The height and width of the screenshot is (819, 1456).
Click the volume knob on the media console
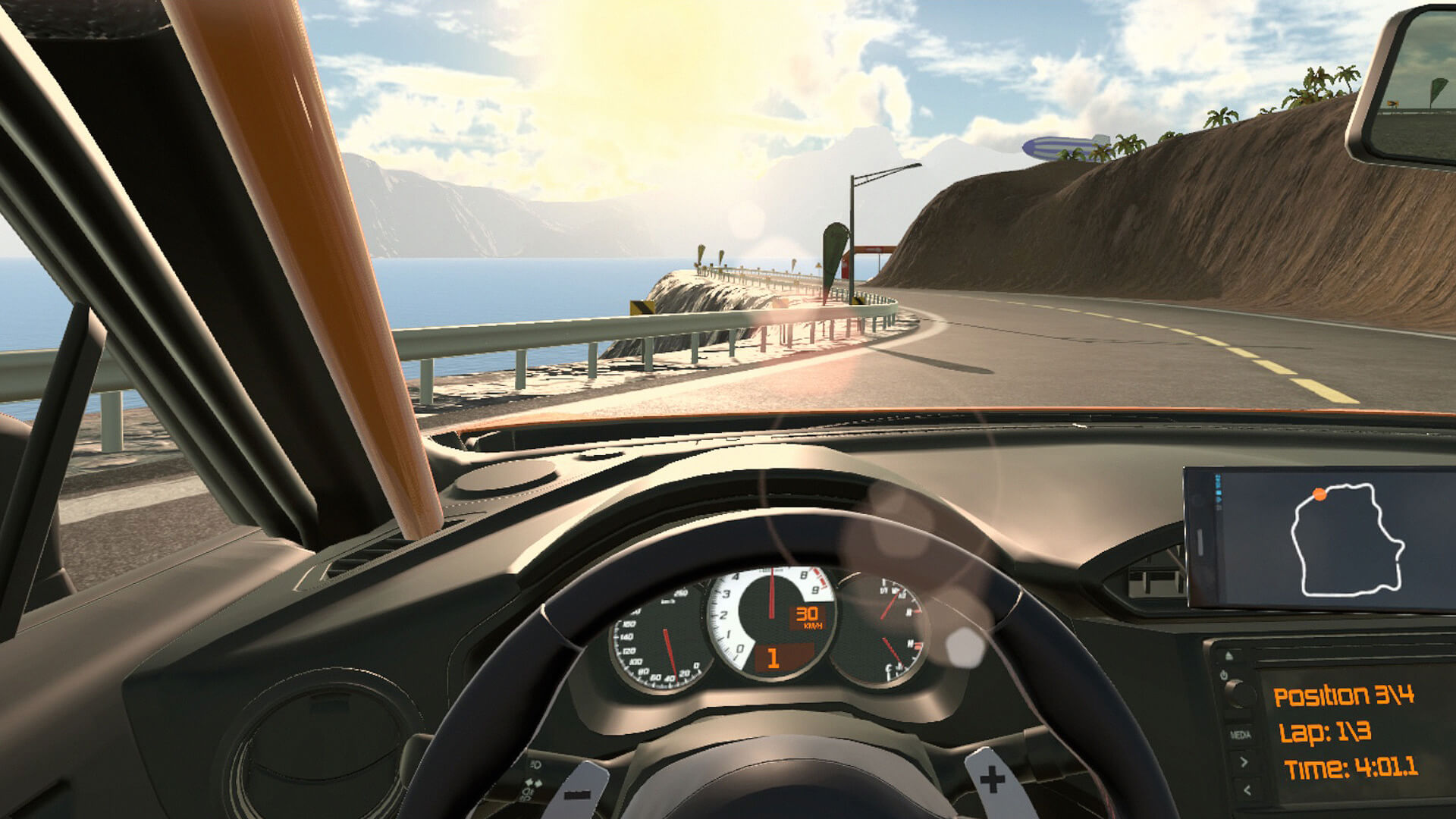(1241, 695)
